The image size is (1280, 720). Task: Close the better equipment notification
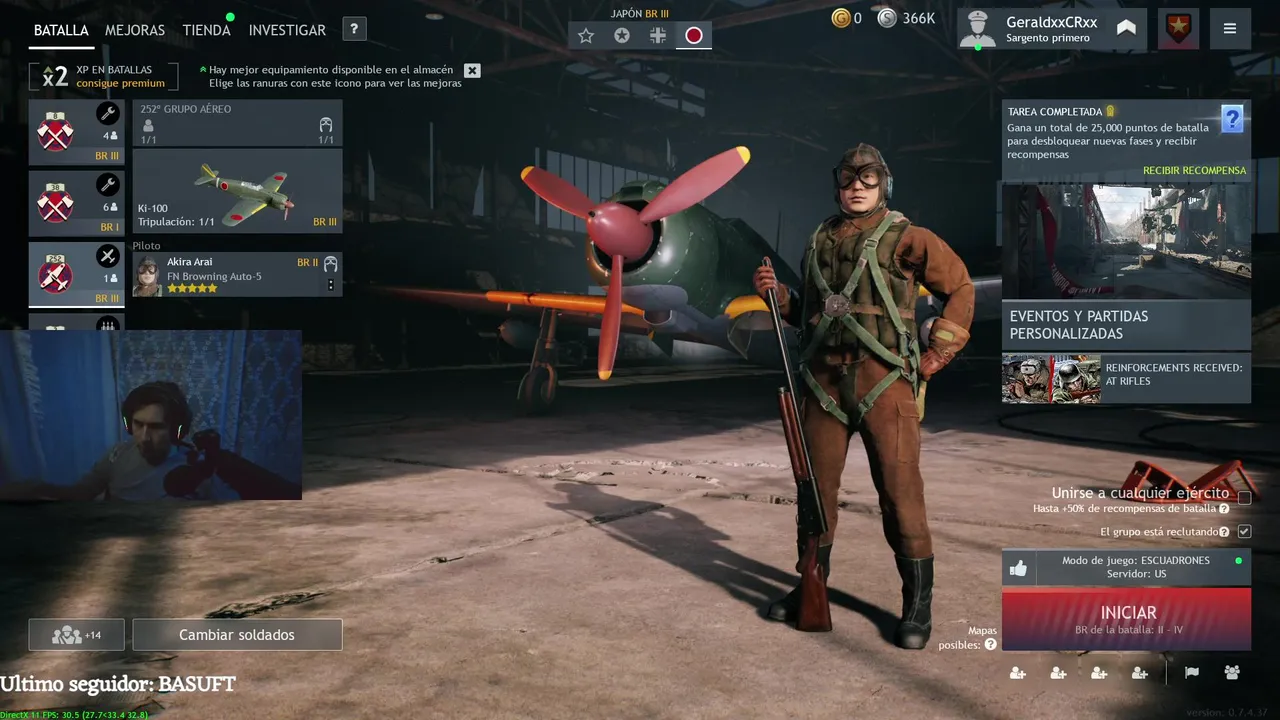472,70
